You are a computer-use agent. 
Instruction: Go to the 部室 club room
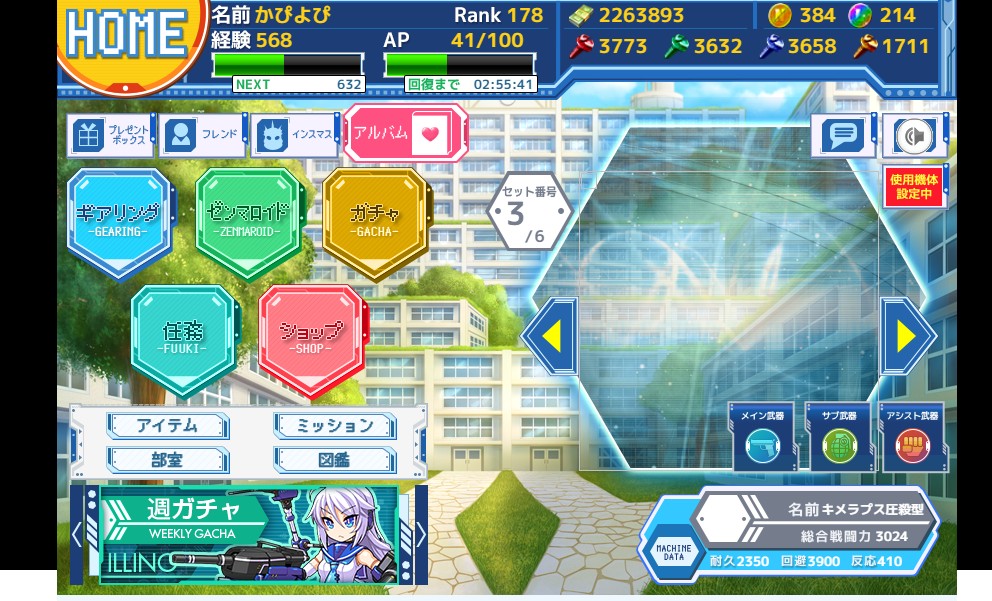tap(168, 459)
